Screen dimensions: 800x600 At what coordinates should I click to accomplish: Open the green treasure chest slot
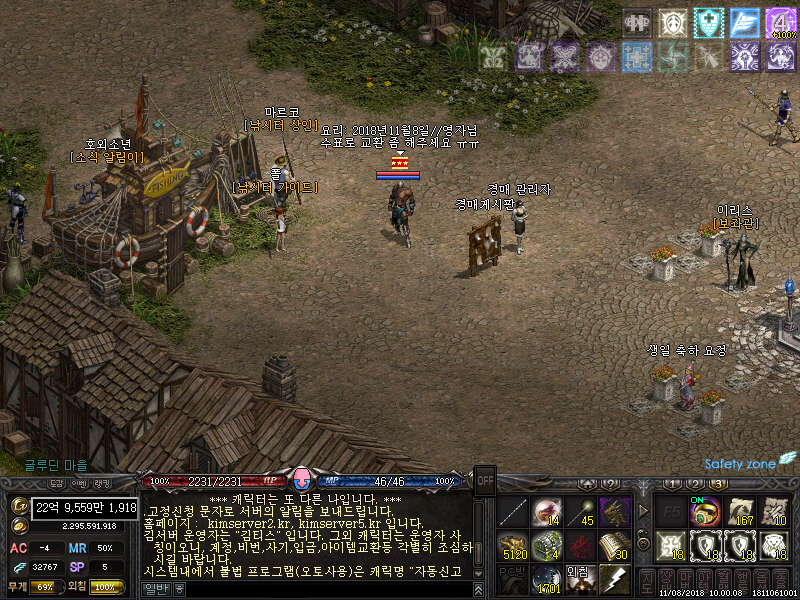click(x=546, y=546)
